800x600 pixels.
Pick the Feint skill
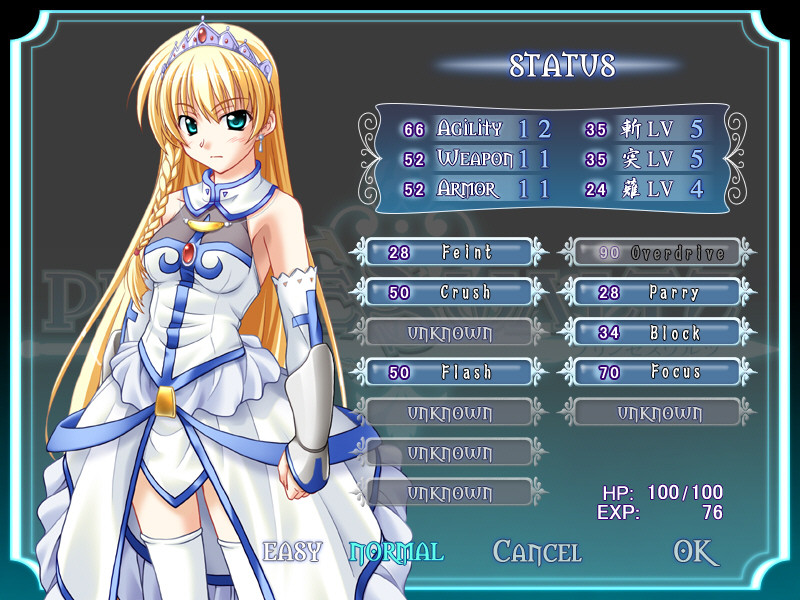point(450,253)
